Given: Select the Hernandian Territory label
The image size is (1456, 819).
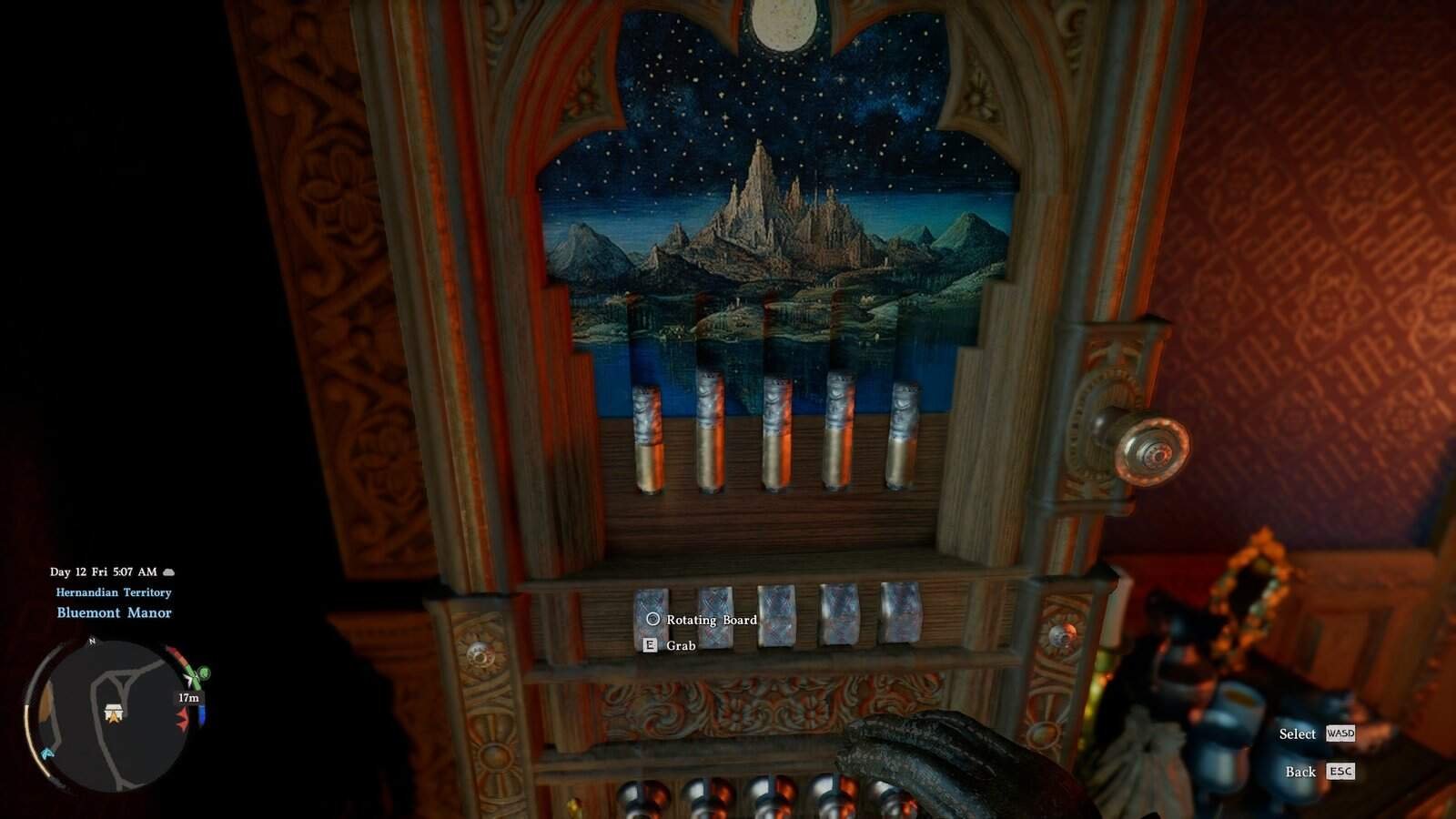Looking at the screenshot, I should [114, 592].
